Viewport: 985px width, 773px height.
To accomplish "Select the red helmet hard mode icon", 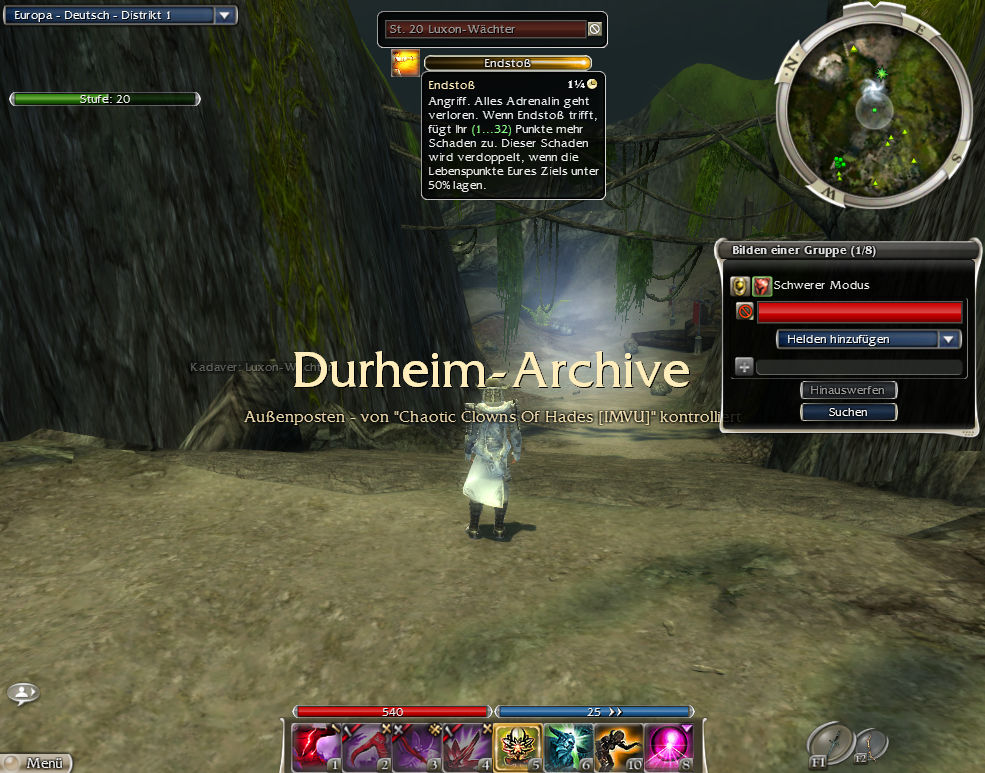I will click(x=762, y=286).
